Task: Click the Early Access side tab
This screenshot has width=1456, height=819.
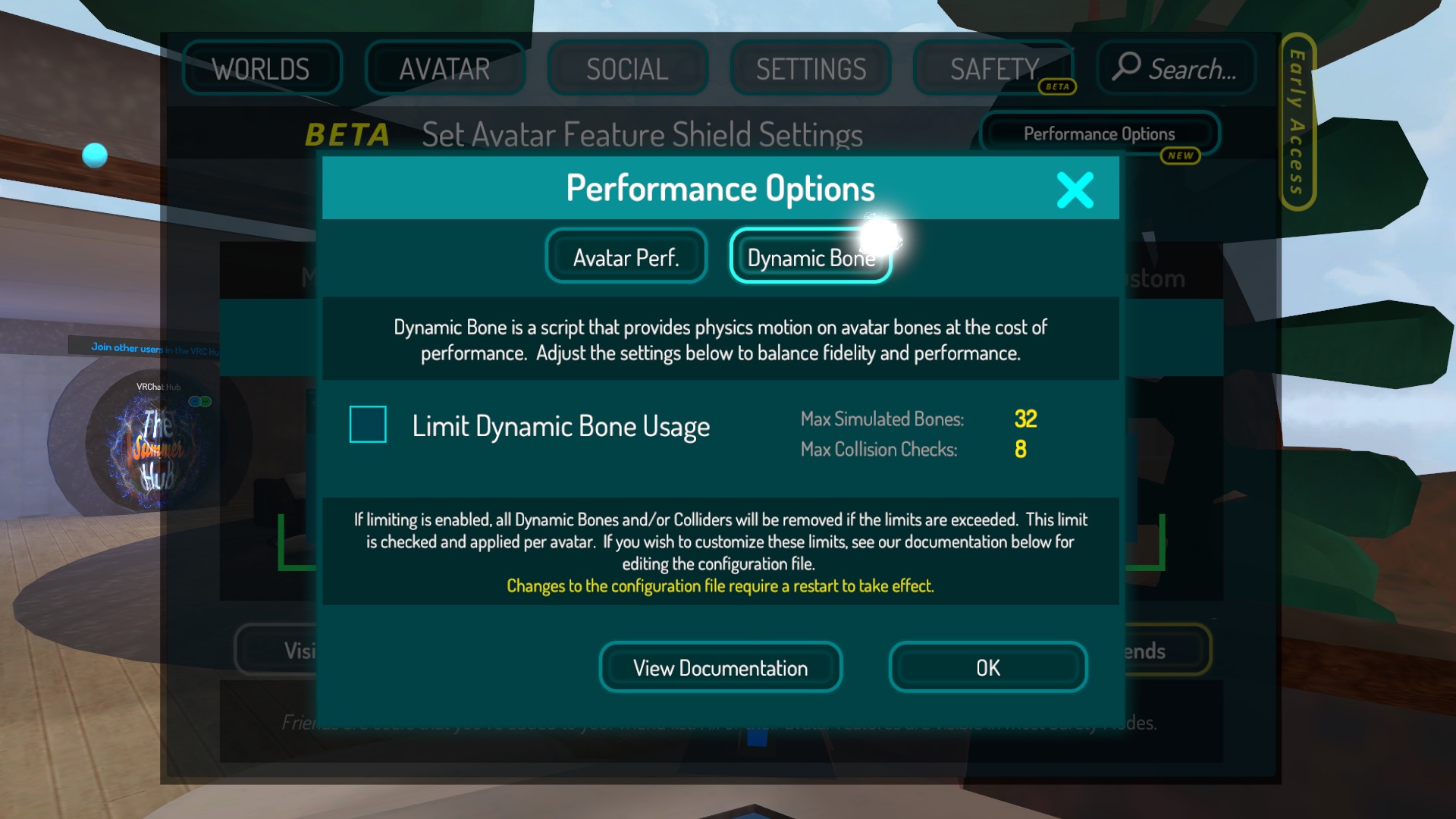Action: coord(1297,121)
